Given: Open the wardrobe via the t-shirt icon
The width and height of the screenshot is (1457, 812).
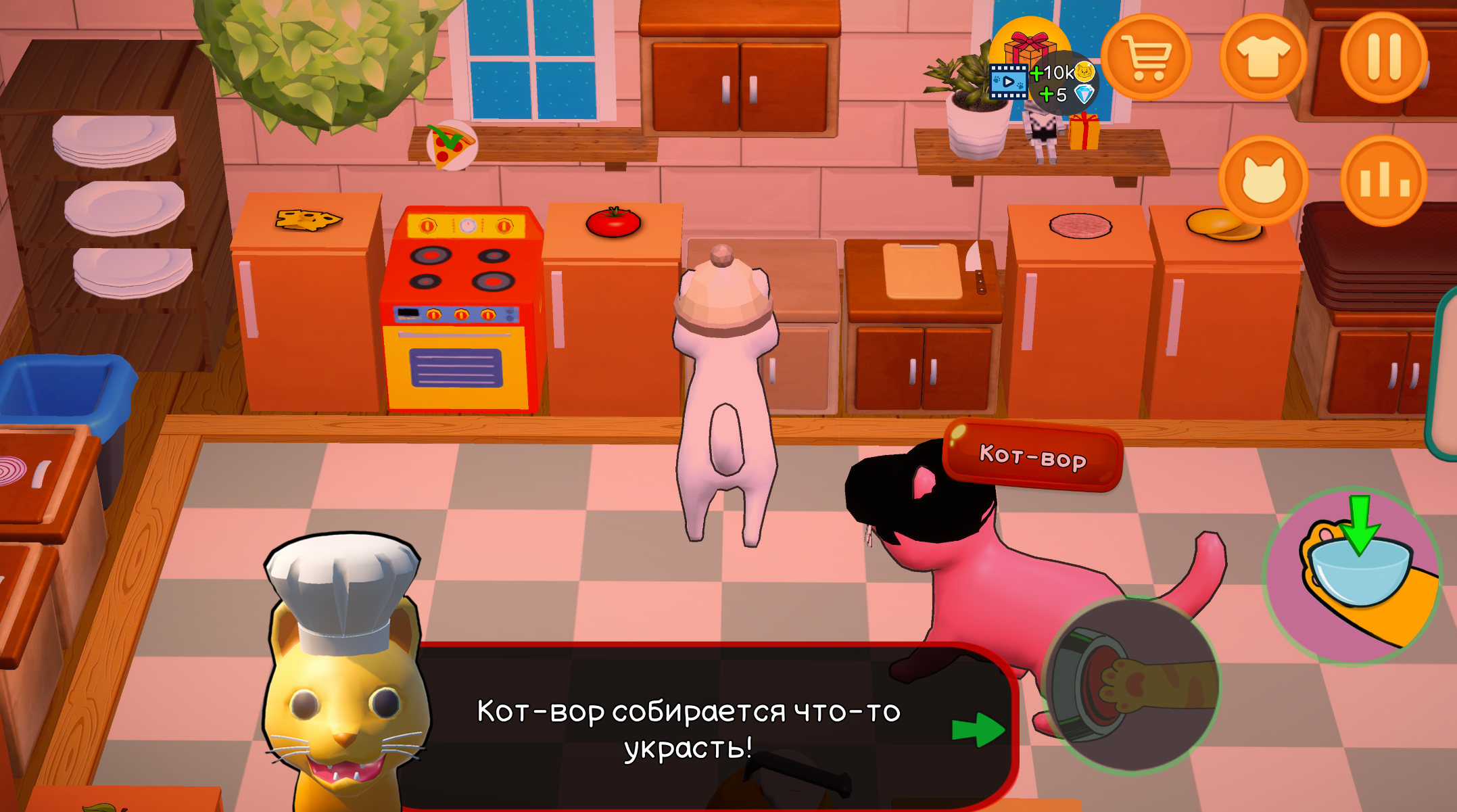Looking at the screenshot, I should (1263, 57).
